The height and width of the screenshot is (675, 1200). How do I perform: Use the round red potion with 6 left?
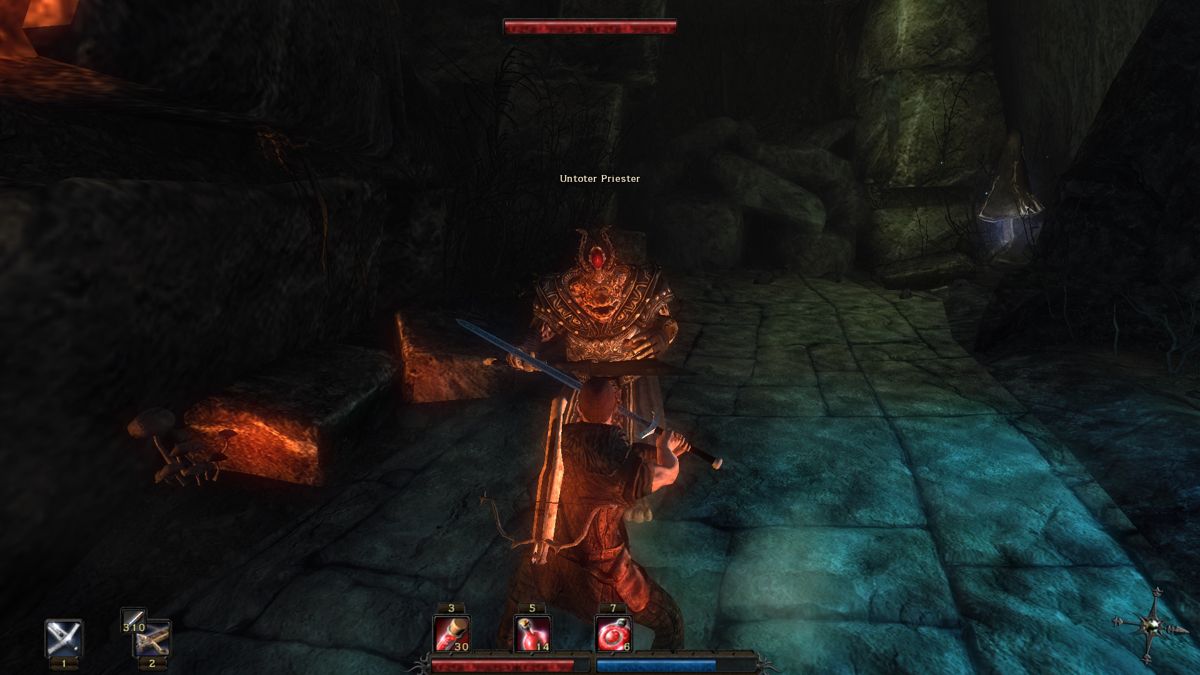(x=612, y=633)
